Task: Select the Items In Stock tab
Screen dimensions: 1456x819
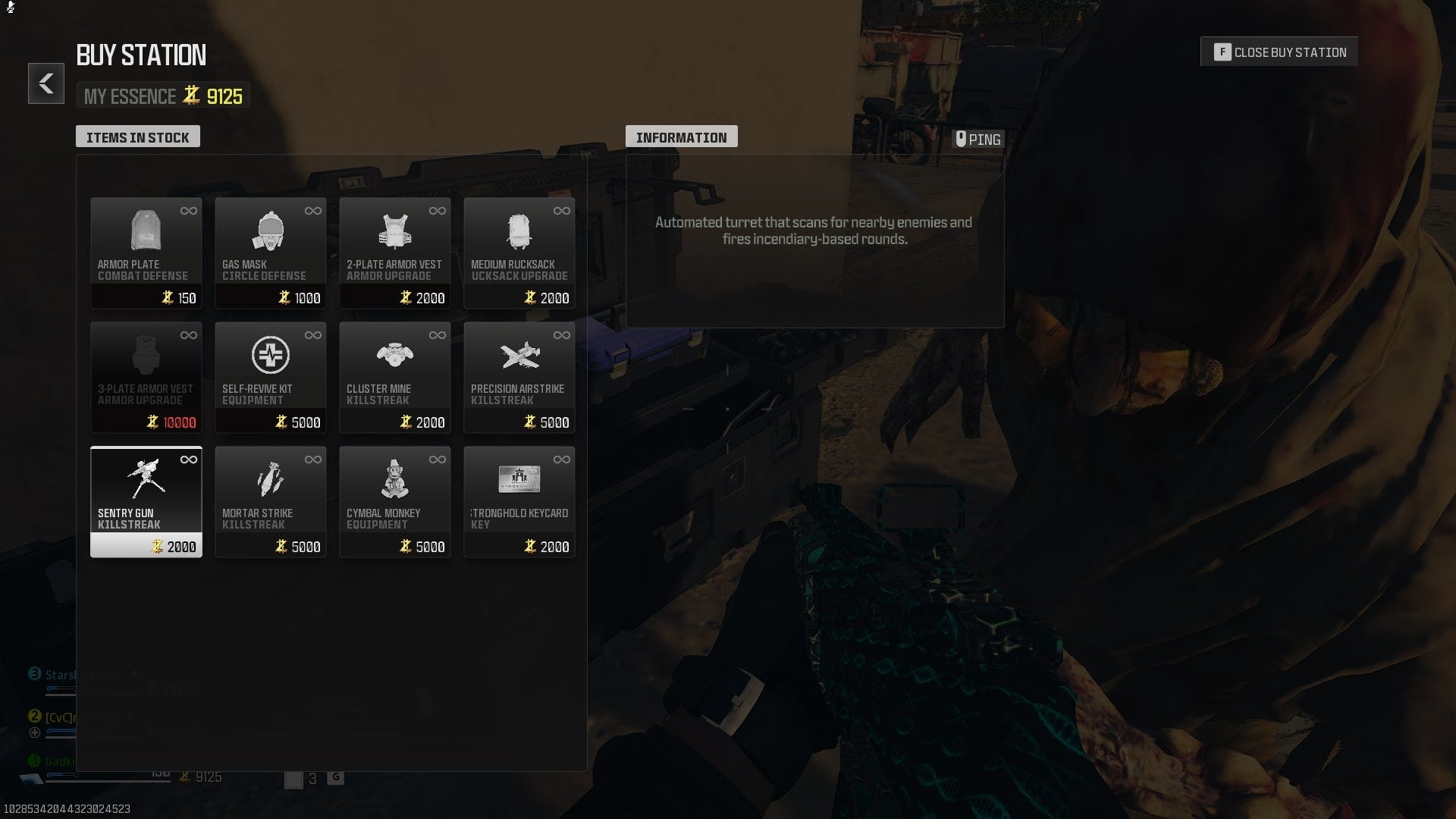Action: point(138,136)
